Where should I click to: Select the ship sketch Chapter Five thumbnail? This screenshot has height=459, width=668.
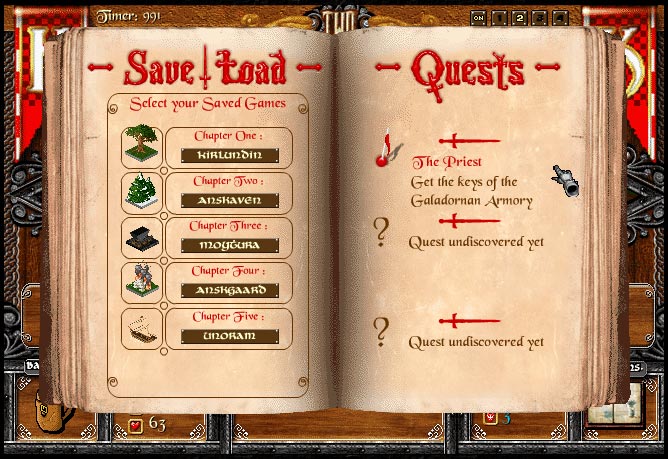(142, 329)
